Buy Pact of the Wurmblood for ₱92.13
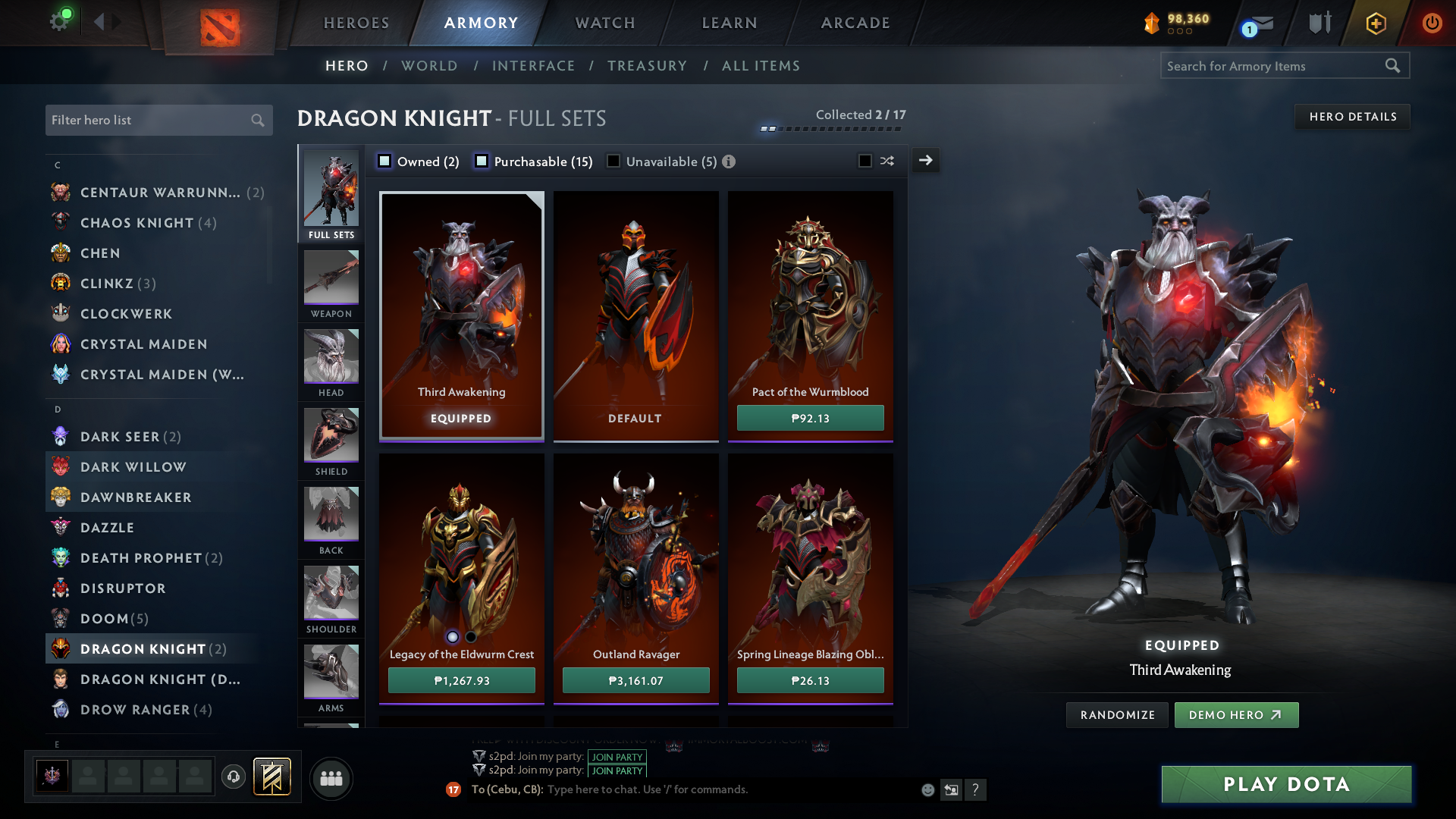Viewport: 1456px width, 819px height. pyautogui.click(x=810, y=418)
